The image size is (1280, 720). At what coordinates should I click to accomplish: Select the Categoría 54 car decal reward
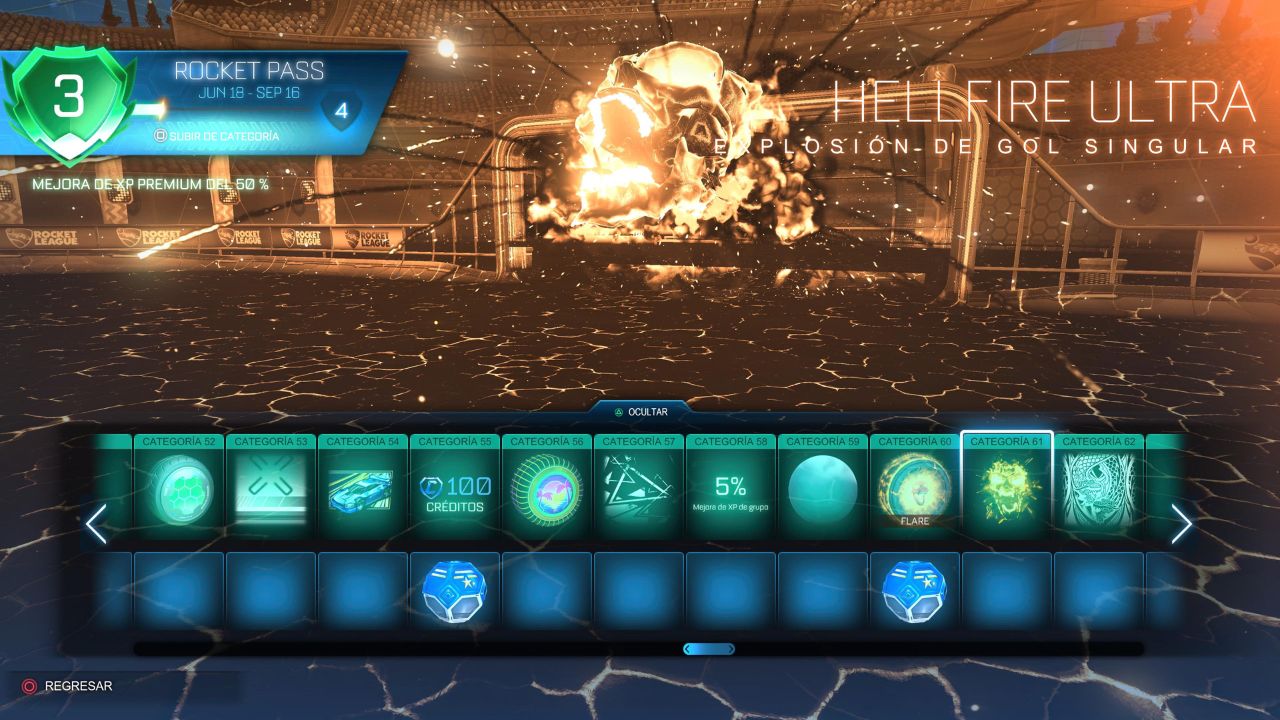[363, 490]
